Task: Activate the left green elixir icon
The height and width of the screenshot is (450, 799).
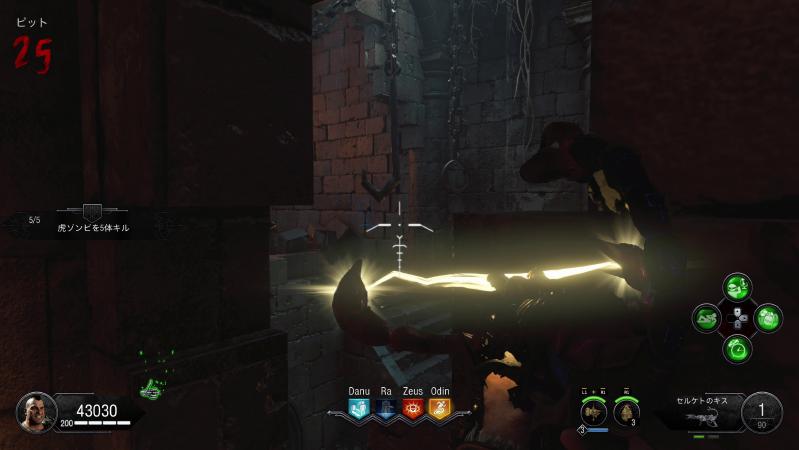Action: pyautogui.click(x=709, y=320)
